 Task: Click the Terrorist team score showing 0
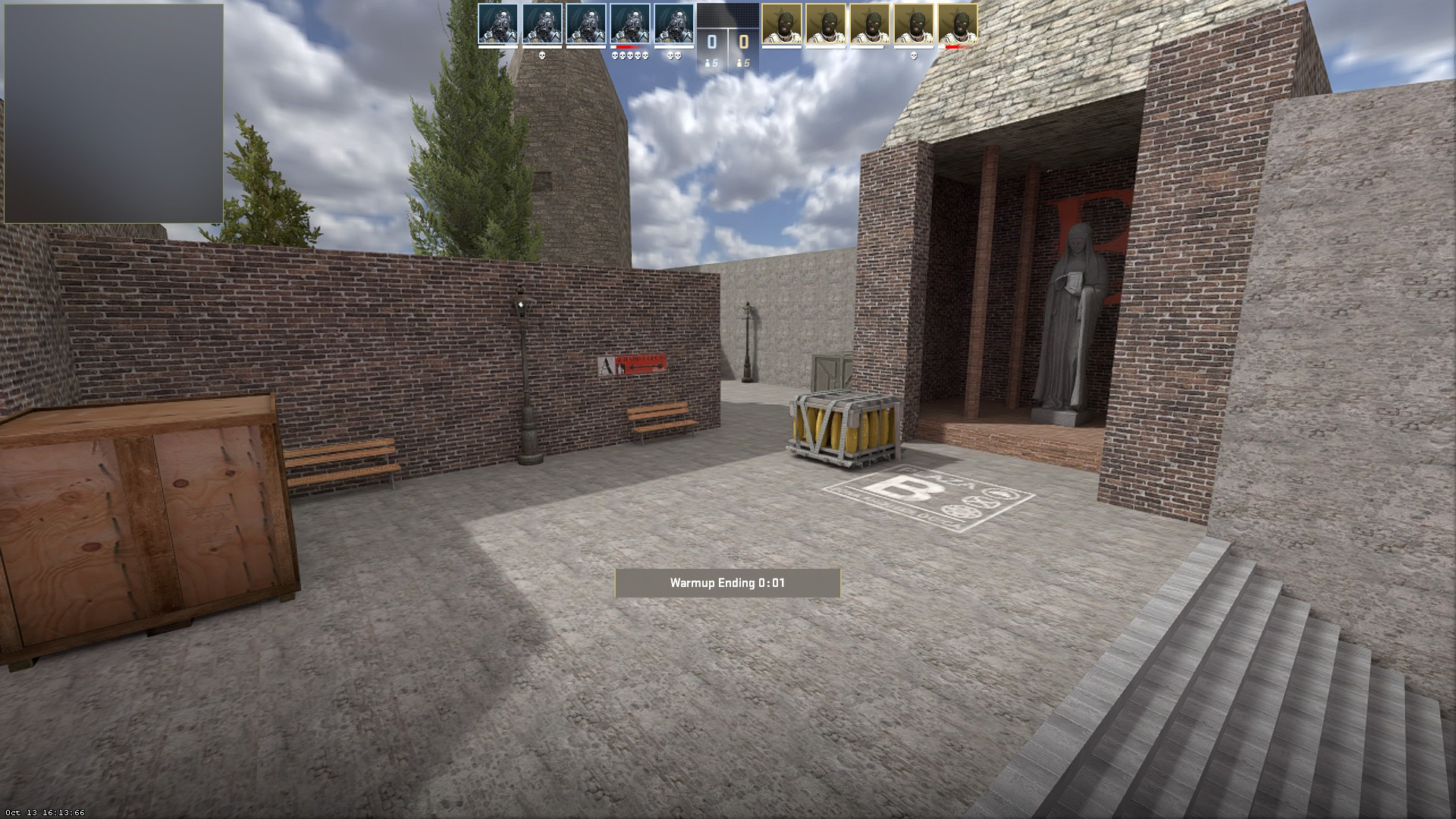[745, 40]
